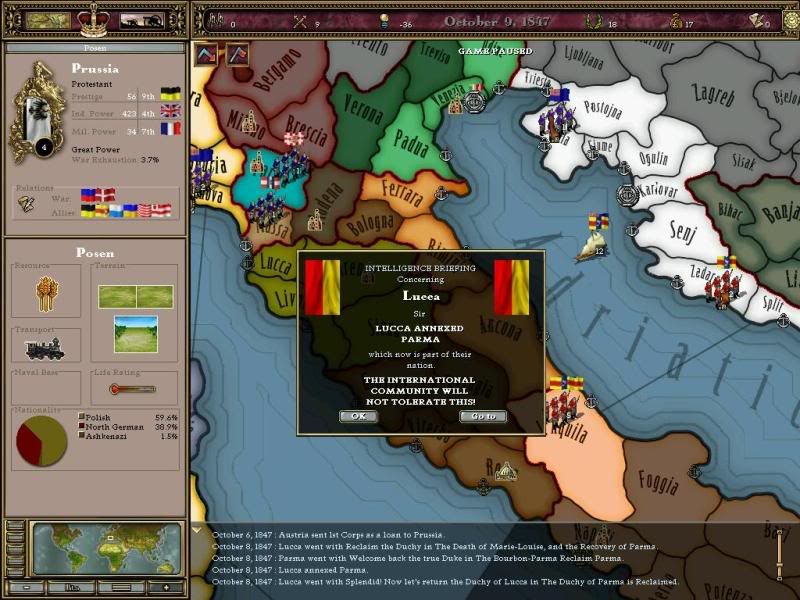Click the second flag button above the map
This screenshot has height=600, width=800.
[237, 54]
